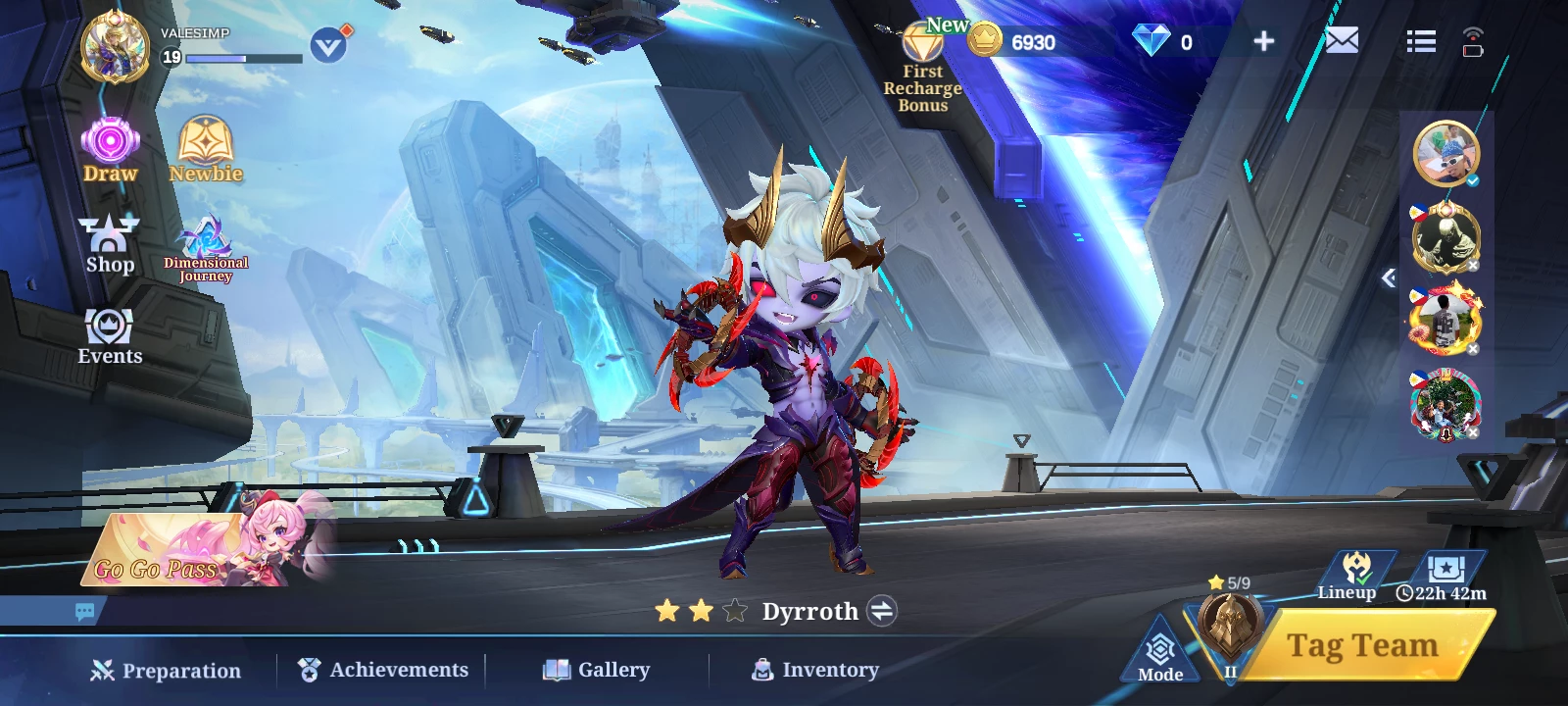Open the Gallery

click(x=597, y=670)
